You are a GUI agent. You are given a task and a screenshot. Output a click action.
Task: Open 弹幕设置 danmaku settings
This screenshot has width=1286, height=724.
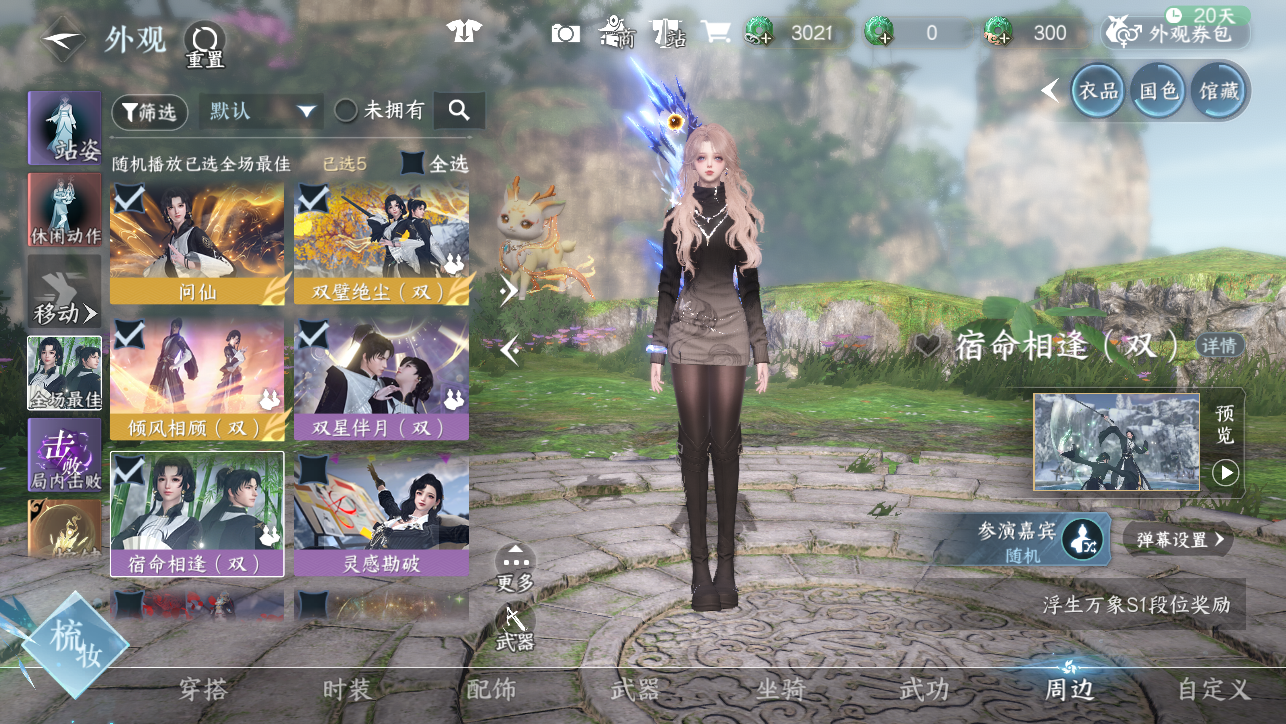pyautogui.click(x=1178, y=540)
